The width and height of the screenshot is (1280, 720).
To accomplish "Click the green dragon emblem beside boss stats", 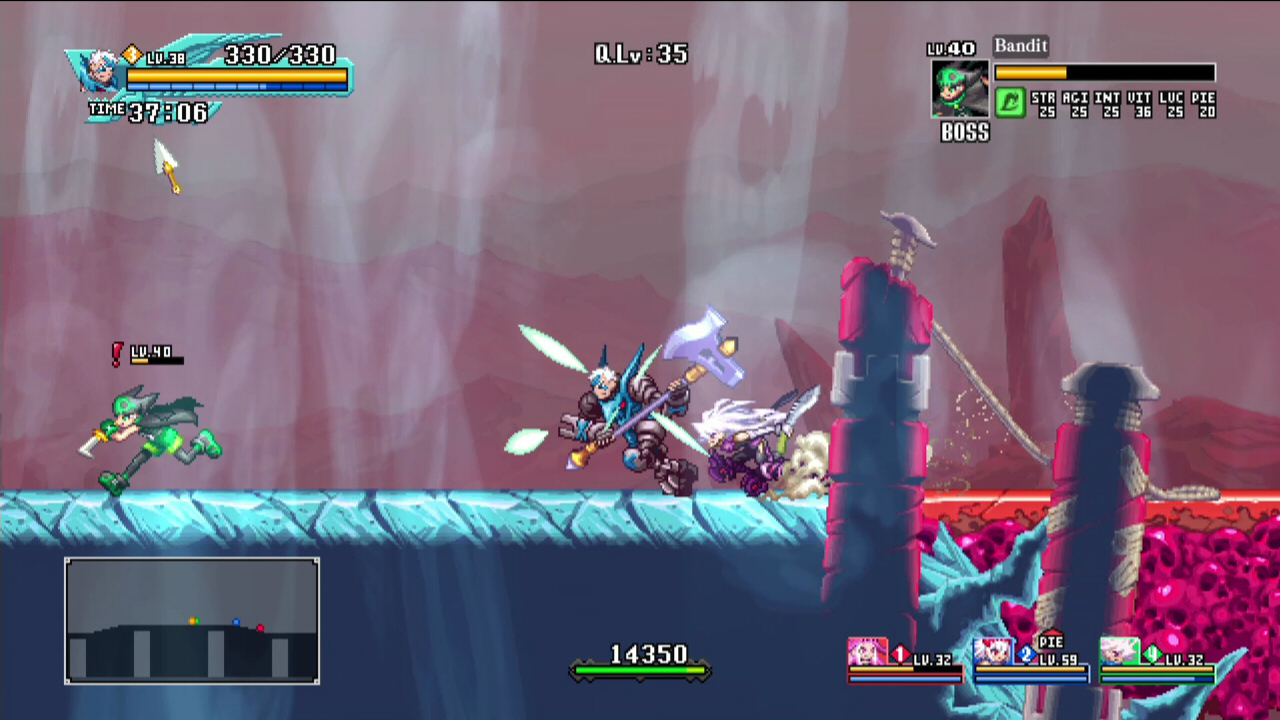I will 1010,104.
